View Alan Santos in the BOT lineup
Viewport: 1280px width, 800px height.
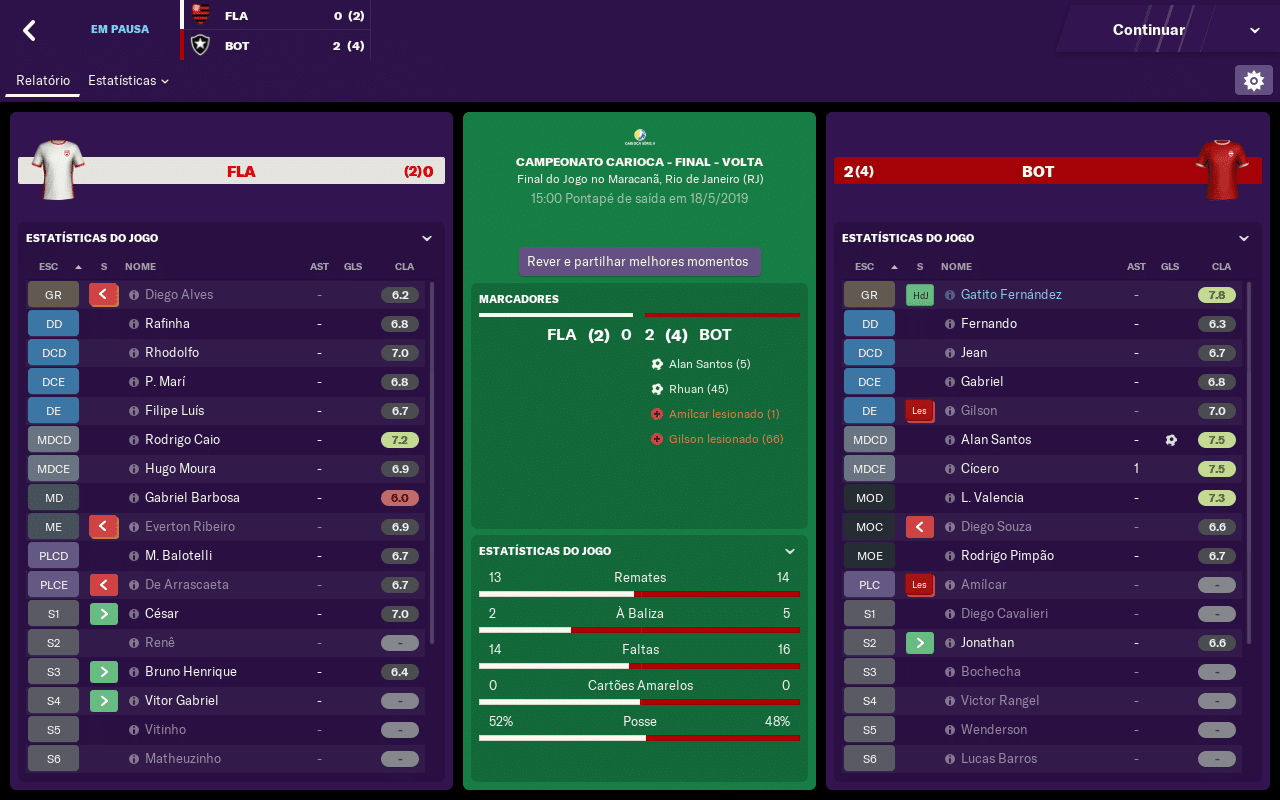point(996,440)
